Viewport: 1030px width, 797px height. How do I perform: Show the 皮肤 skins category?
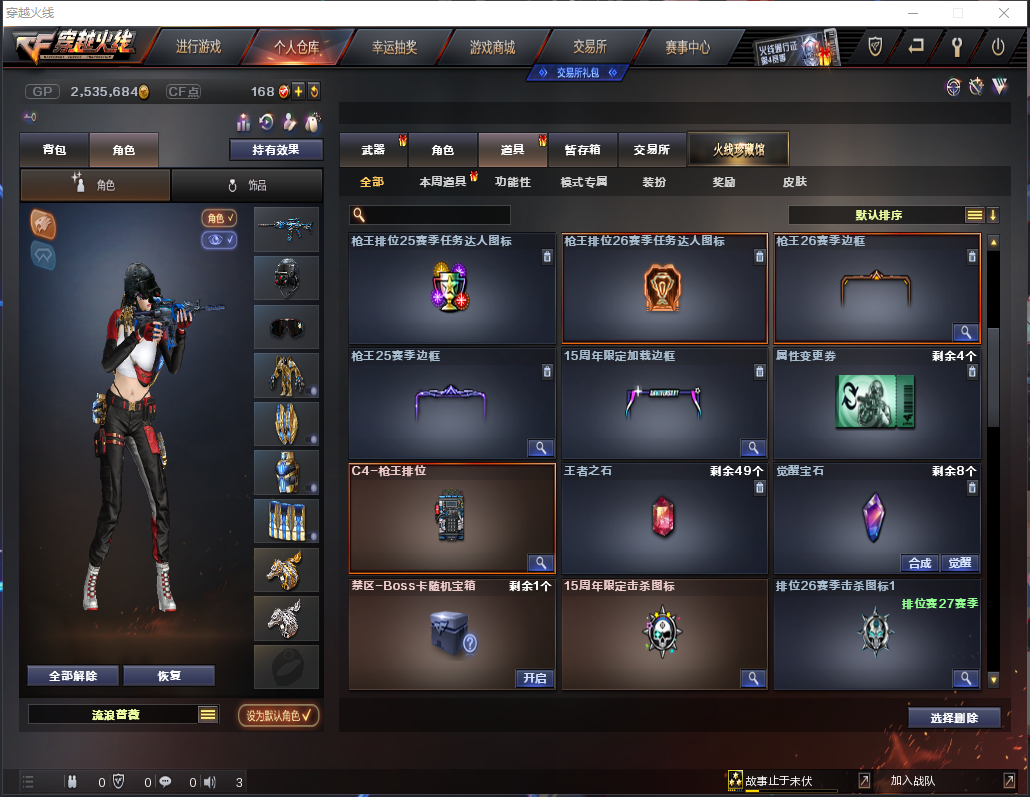pos(794,182)
